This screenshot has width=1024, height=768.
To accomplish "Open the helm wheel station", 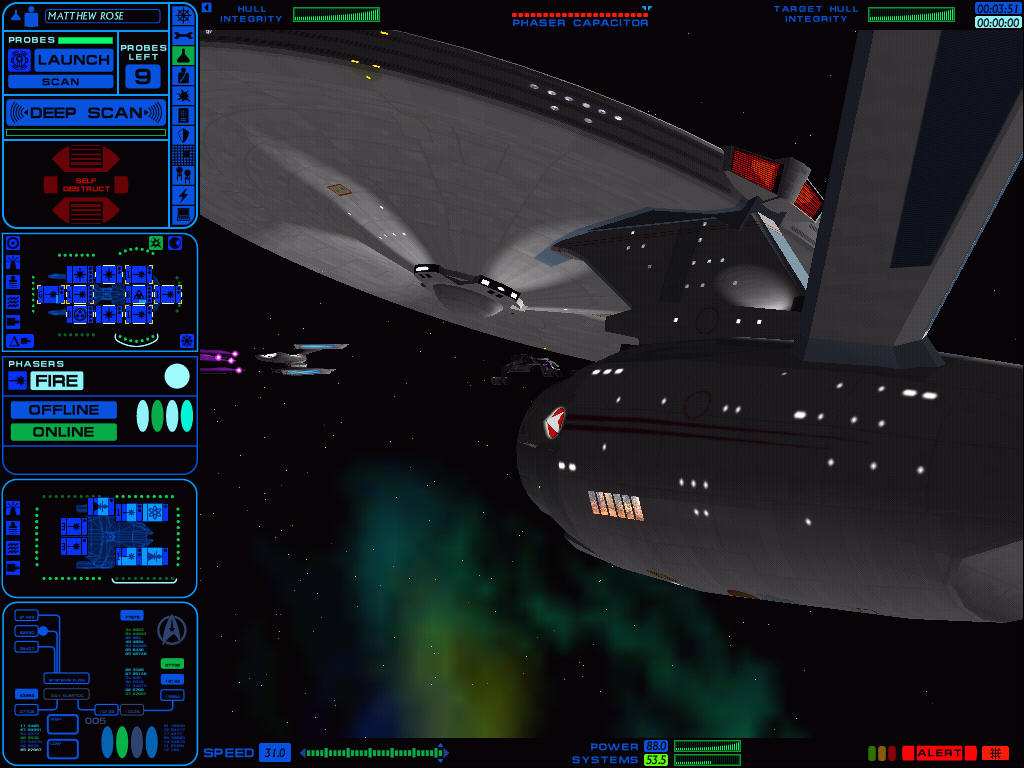I will point(183,15).
